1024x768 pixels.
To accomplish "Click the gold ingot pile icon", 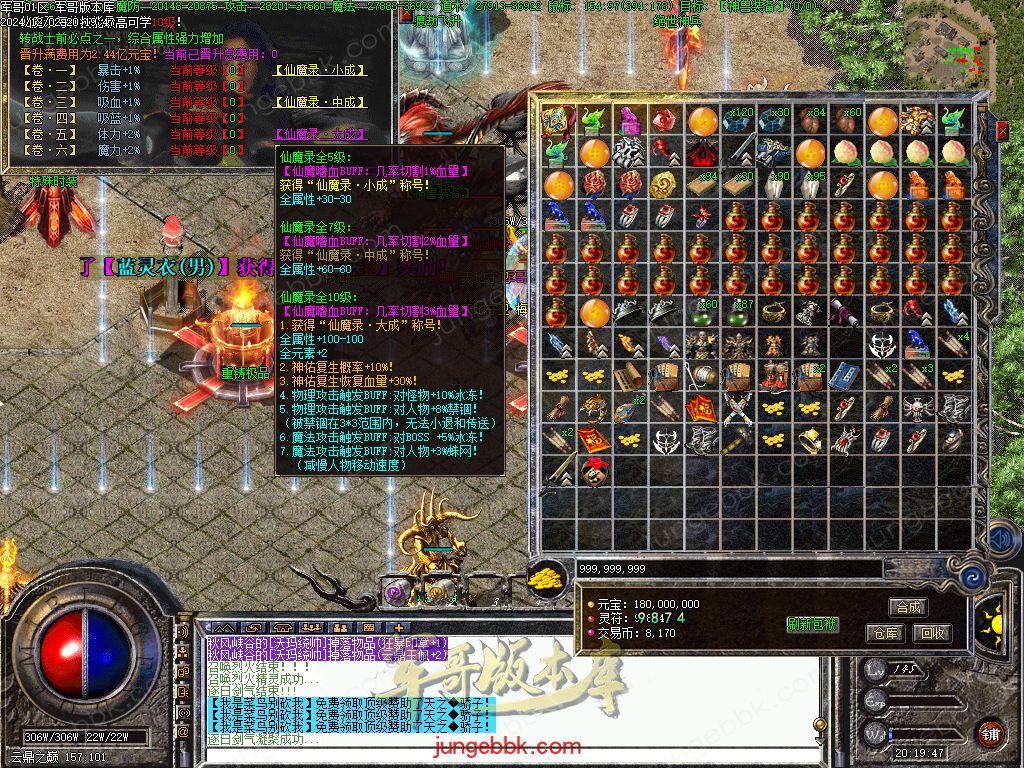I will point(546,578).
